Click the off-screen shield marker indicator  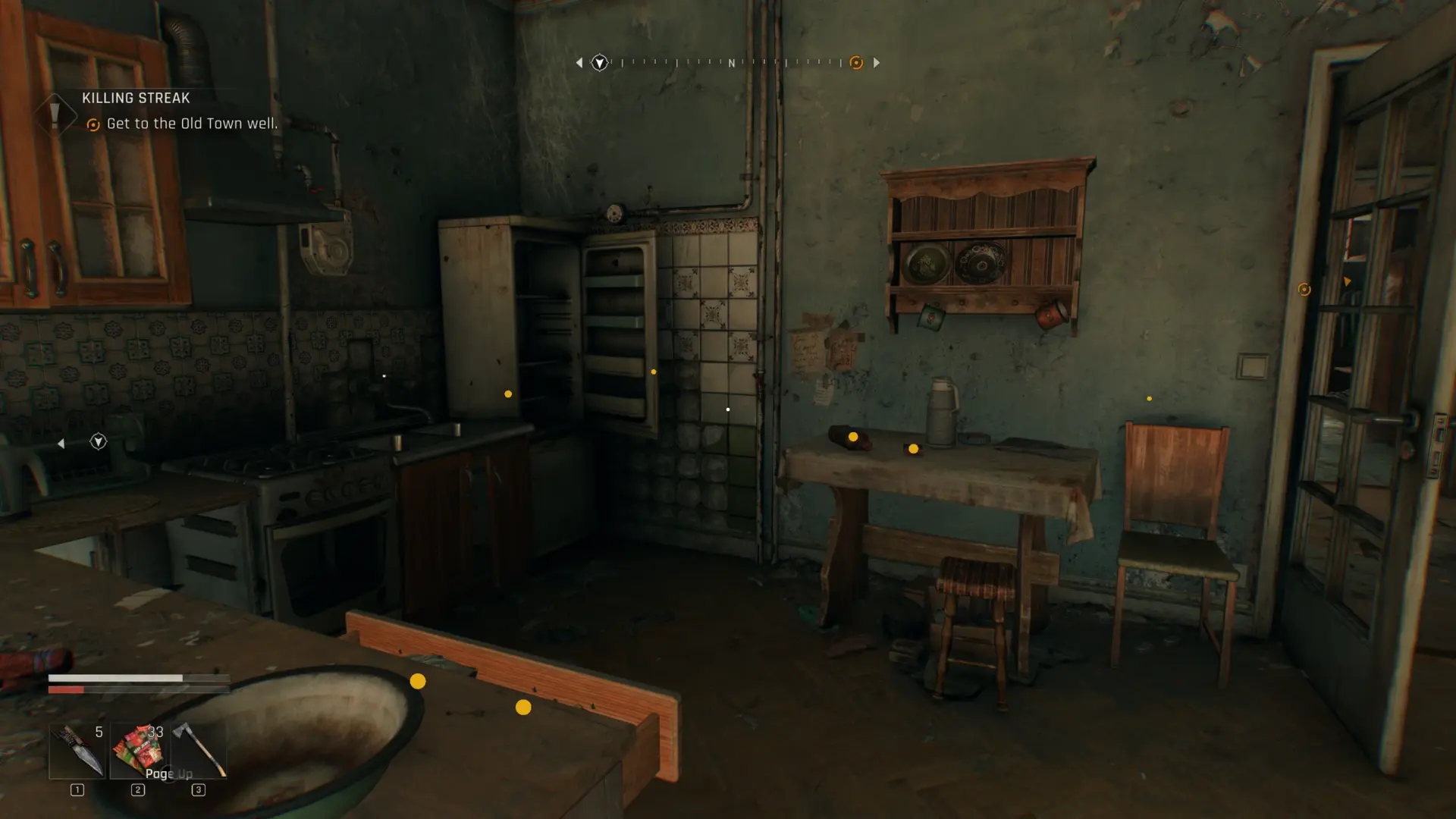tap(98, 442)
